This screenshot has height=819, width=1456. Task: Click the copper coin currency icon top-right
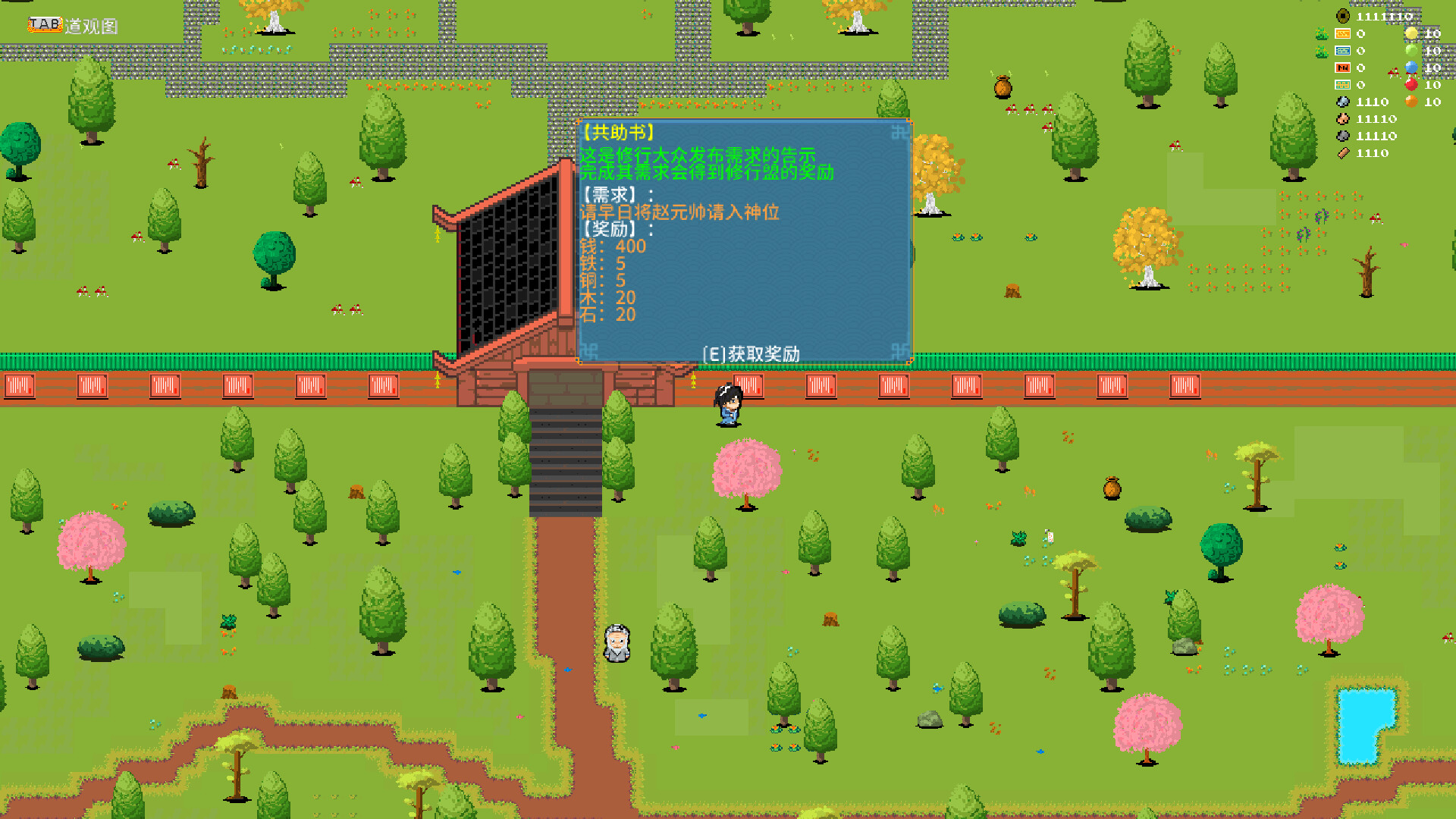point(1342,15)
